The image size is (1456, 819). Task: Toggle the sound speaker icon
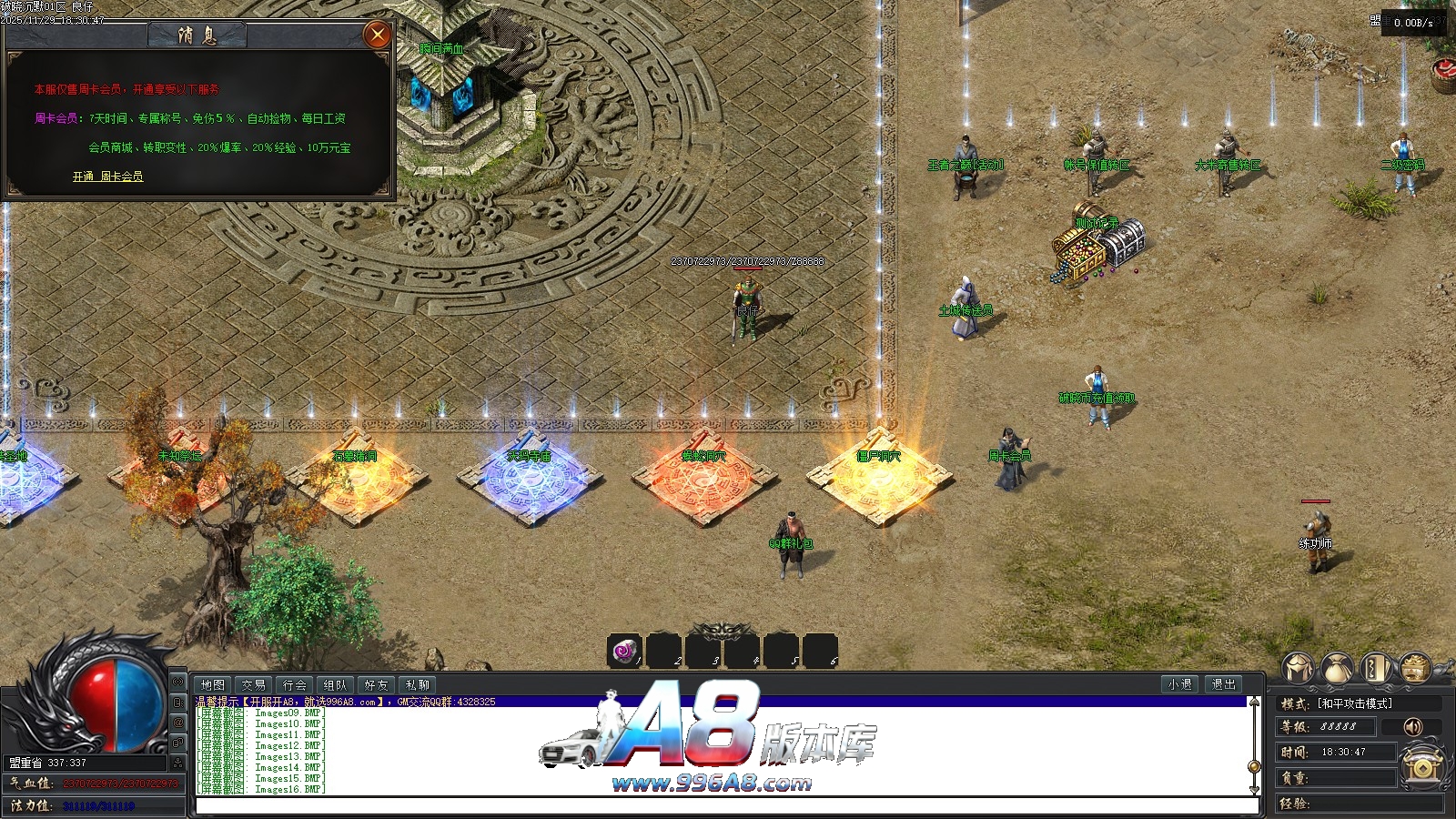(x=1412, y=726)
